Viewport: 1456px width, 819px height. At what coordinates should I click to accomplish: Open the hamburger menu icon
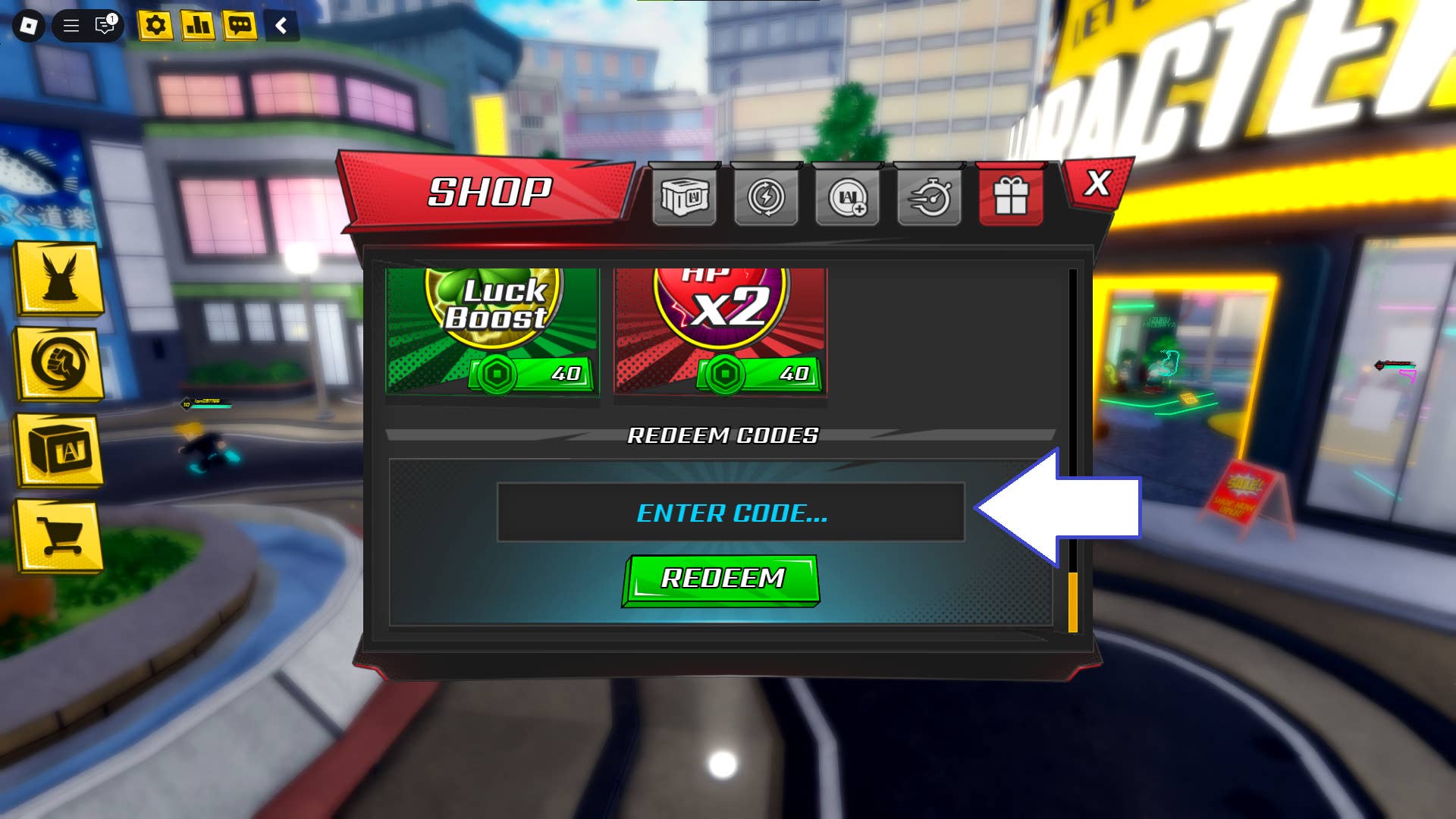(x=70, y=25)
